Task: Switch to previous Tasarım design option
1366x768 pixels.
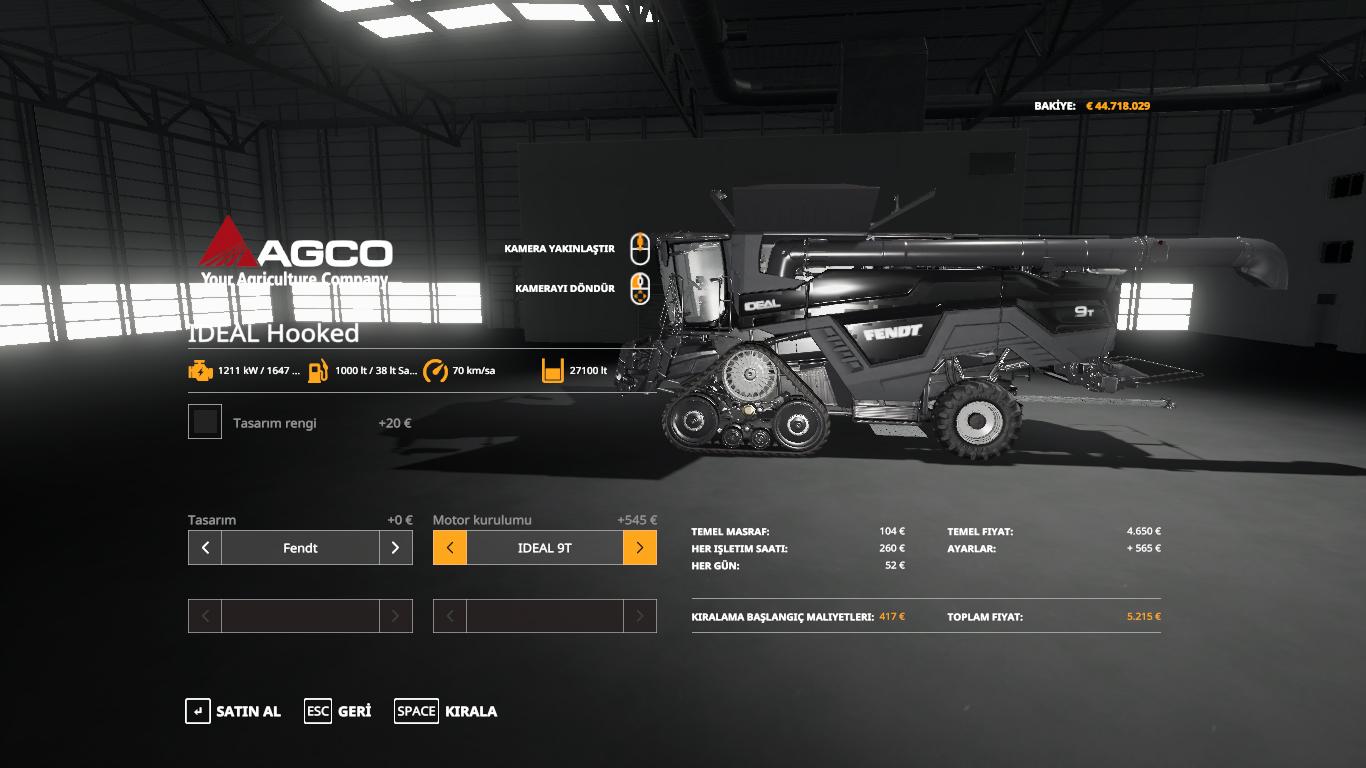Action: coord(205,548)
